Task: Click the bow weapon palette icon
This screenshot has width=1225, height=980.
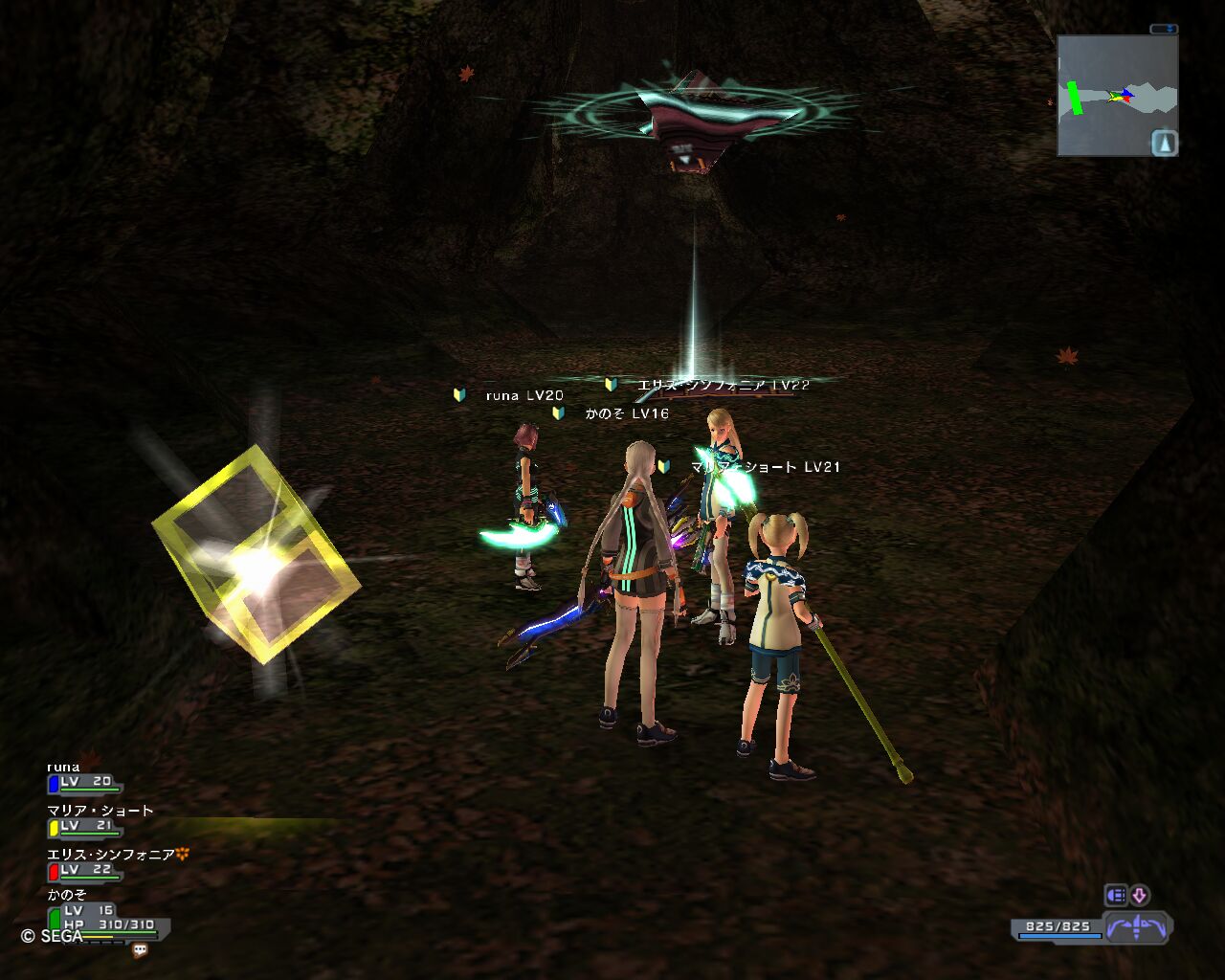Action: pyautogui.click(x=1138, y=927)
